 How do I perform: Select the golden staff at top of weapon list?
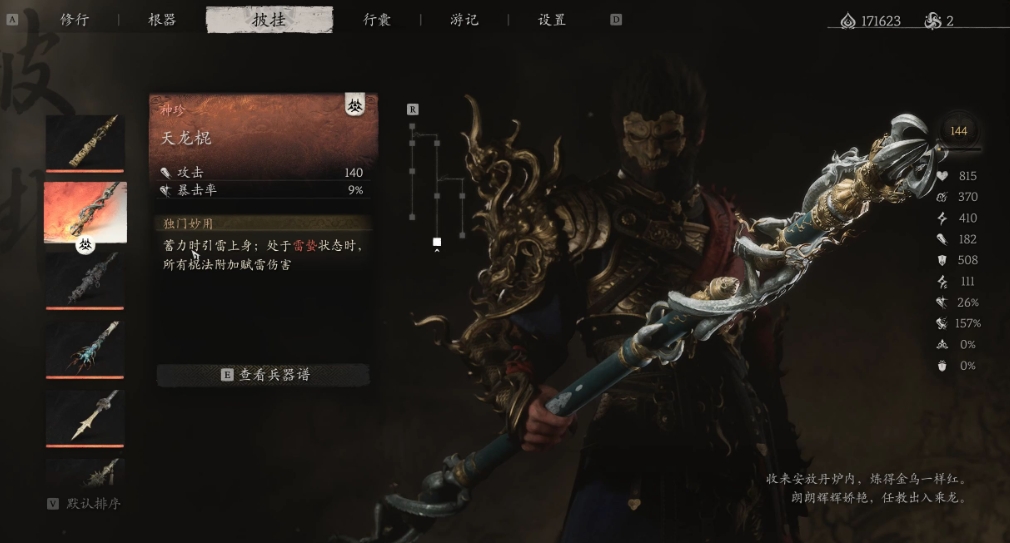pos(85,142)
